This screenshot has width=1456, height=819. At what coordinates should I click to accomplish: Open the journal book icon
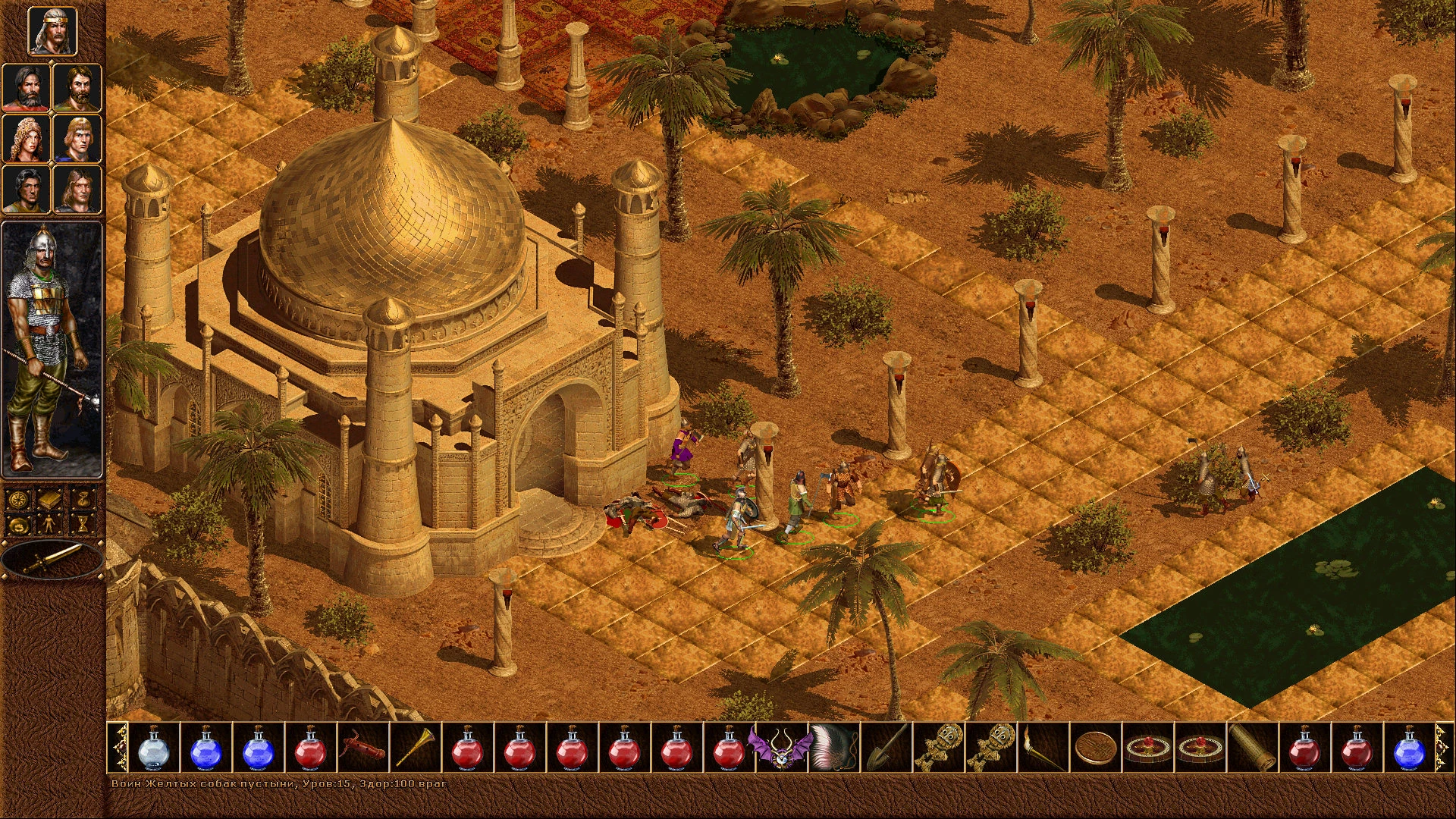click(x=51, y=500)
